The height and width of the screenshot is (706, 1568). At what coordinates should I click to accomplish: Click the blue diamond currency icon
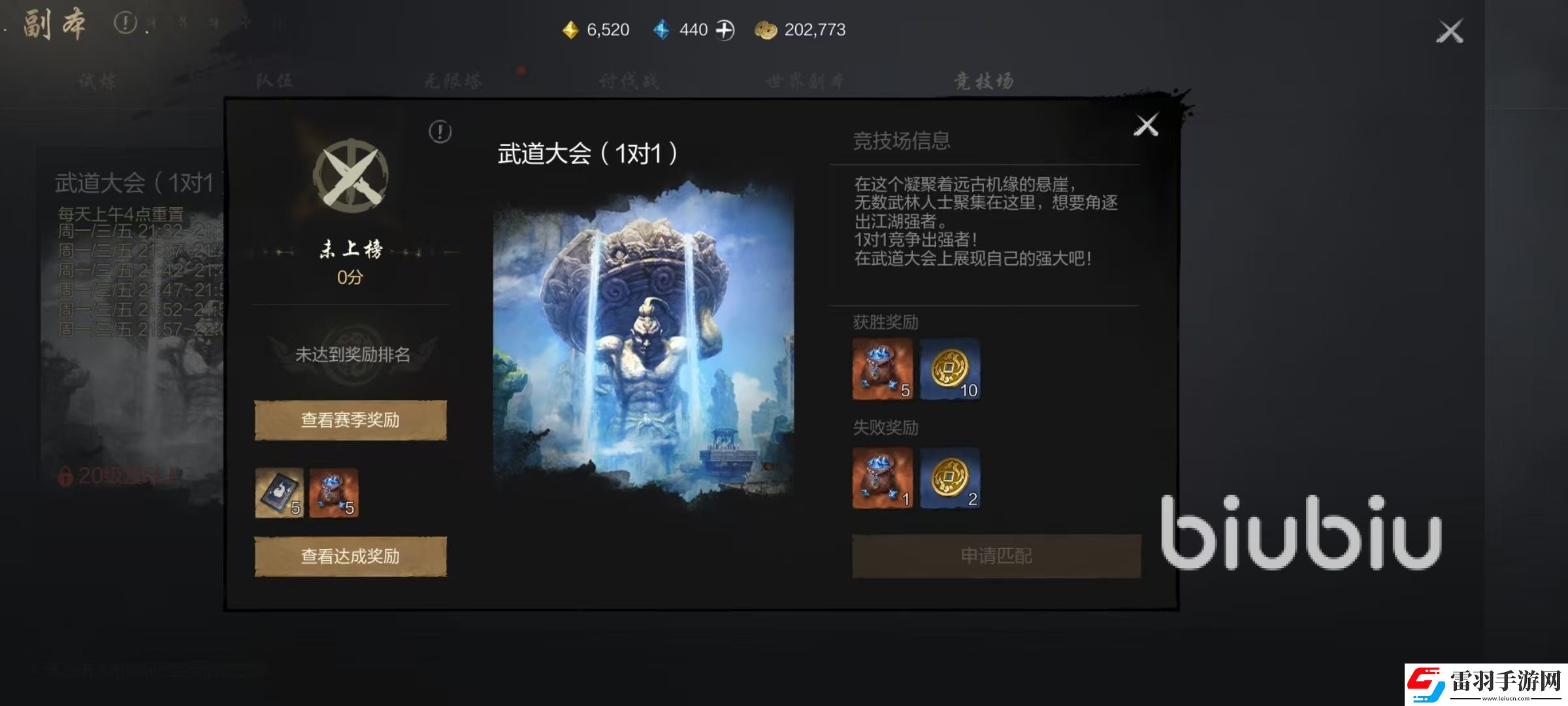[662, 29]
